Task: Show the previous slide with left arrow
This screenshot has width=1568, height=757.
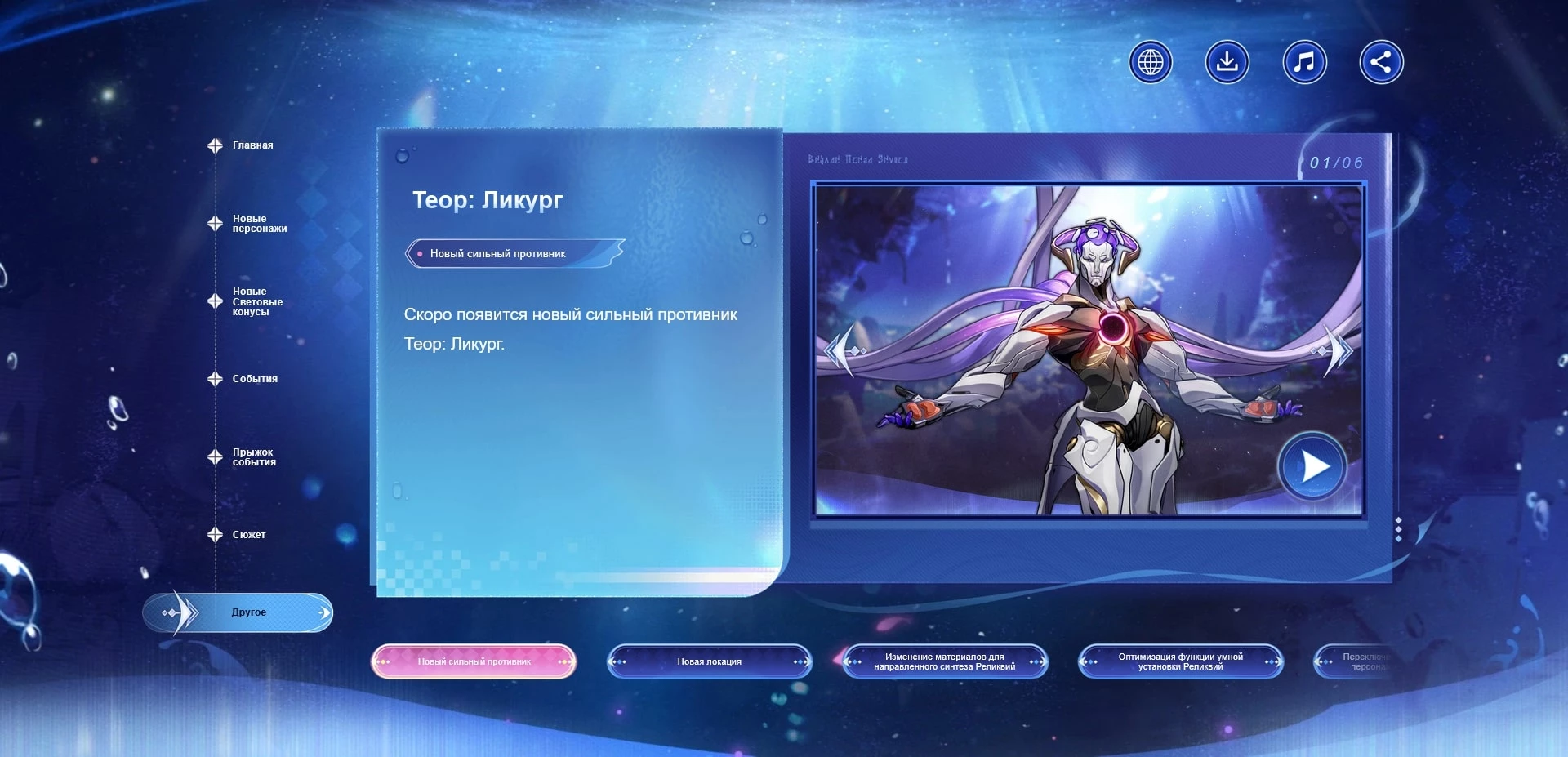Action: tap(843, 350)
